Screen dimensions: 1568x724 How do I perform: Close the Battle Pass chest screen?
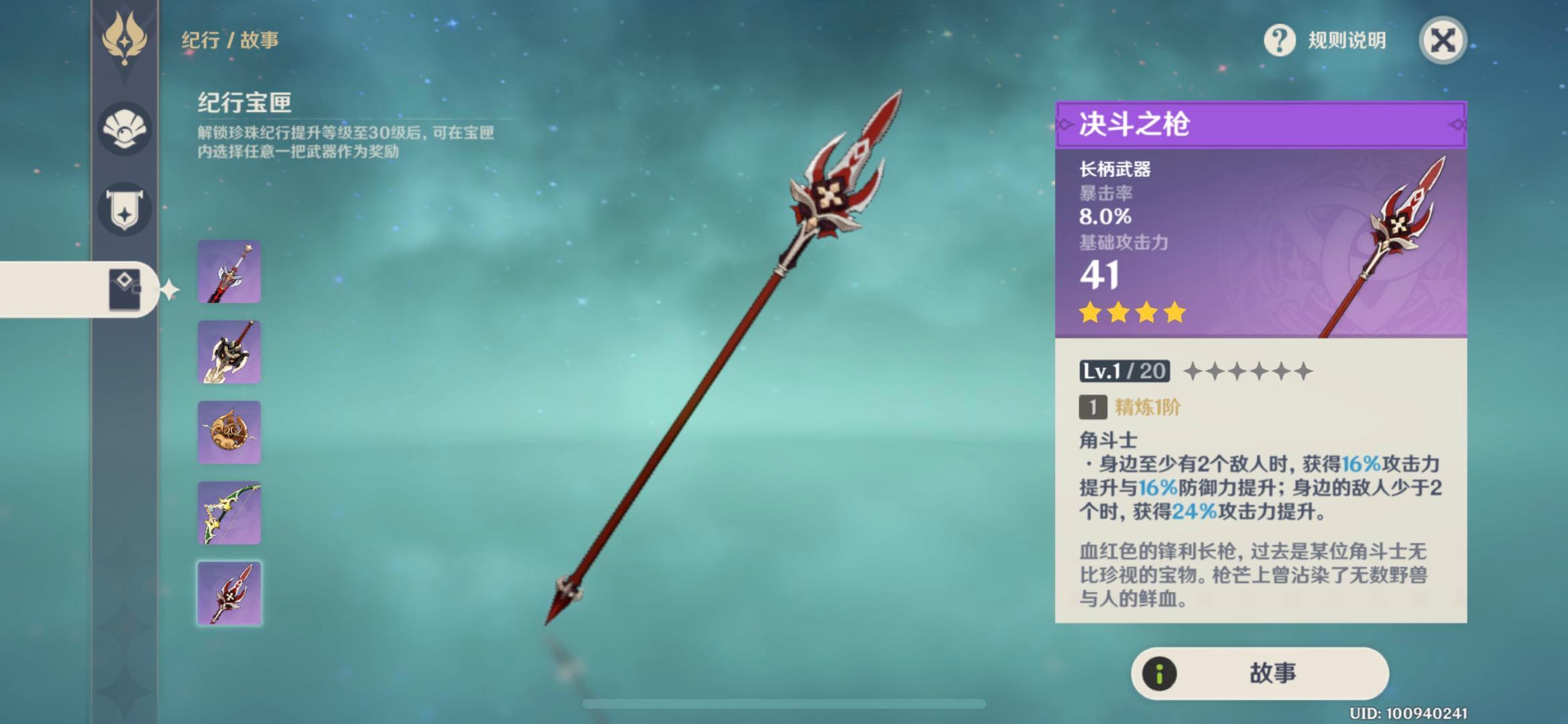[x=1443, y=40]
